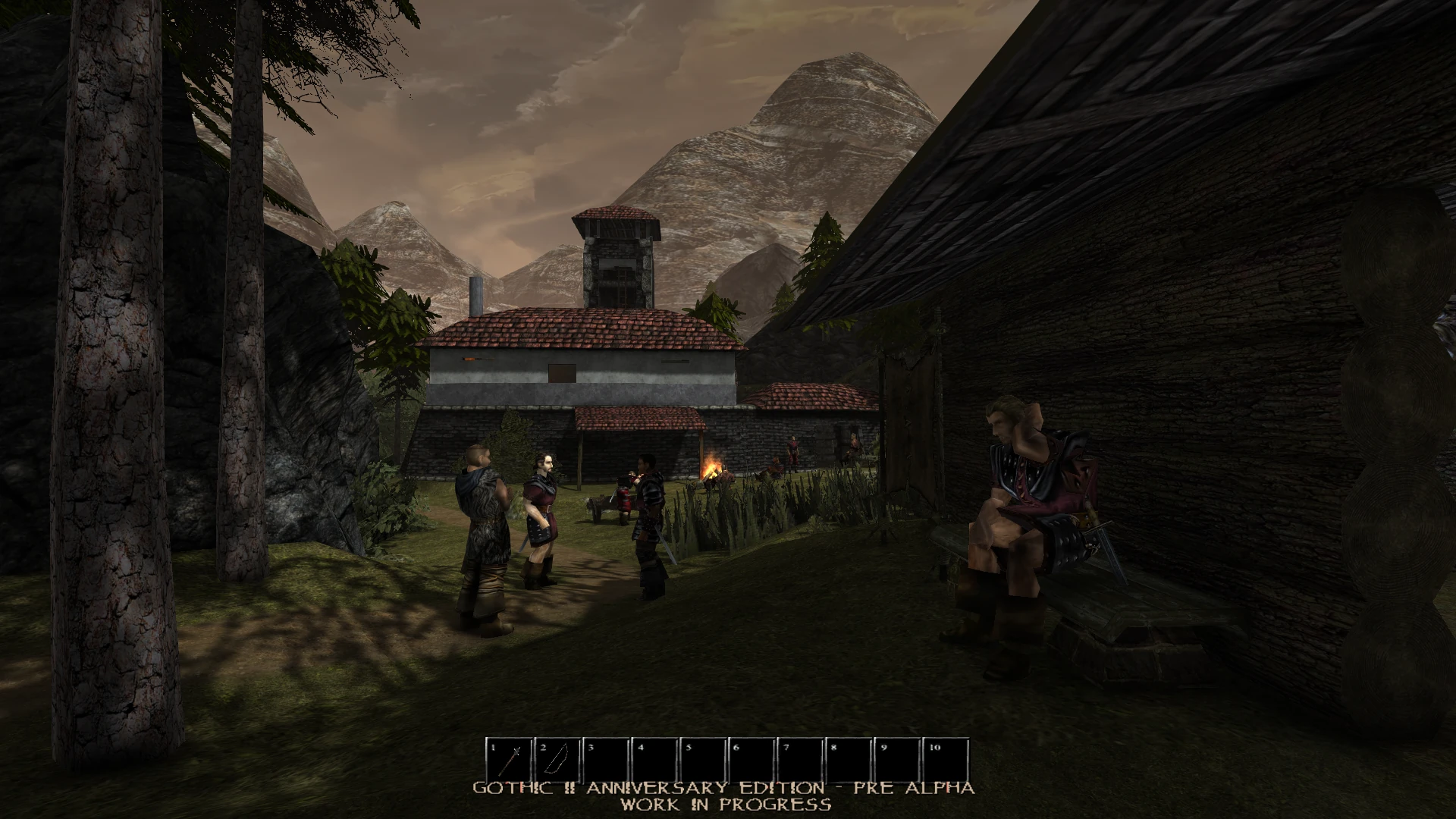This screenshot has height=819, width=1456.
Task: Select the mace weapon in hotbar slot 1
Action: pyautogui.click(x=509, y=758)
